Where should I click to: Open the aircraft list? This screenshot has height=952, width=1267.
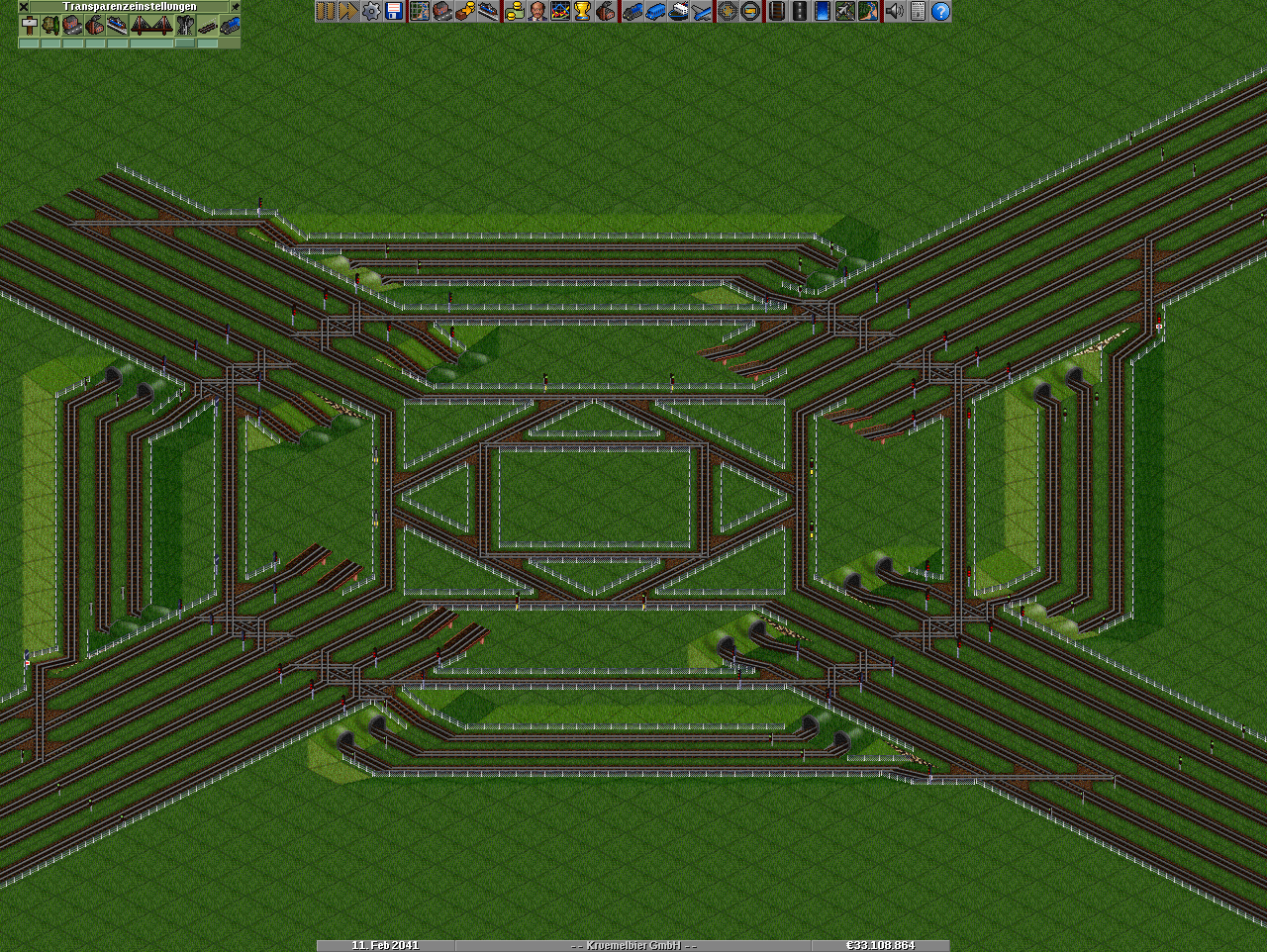pyautogui.click(x=702, y=11)
